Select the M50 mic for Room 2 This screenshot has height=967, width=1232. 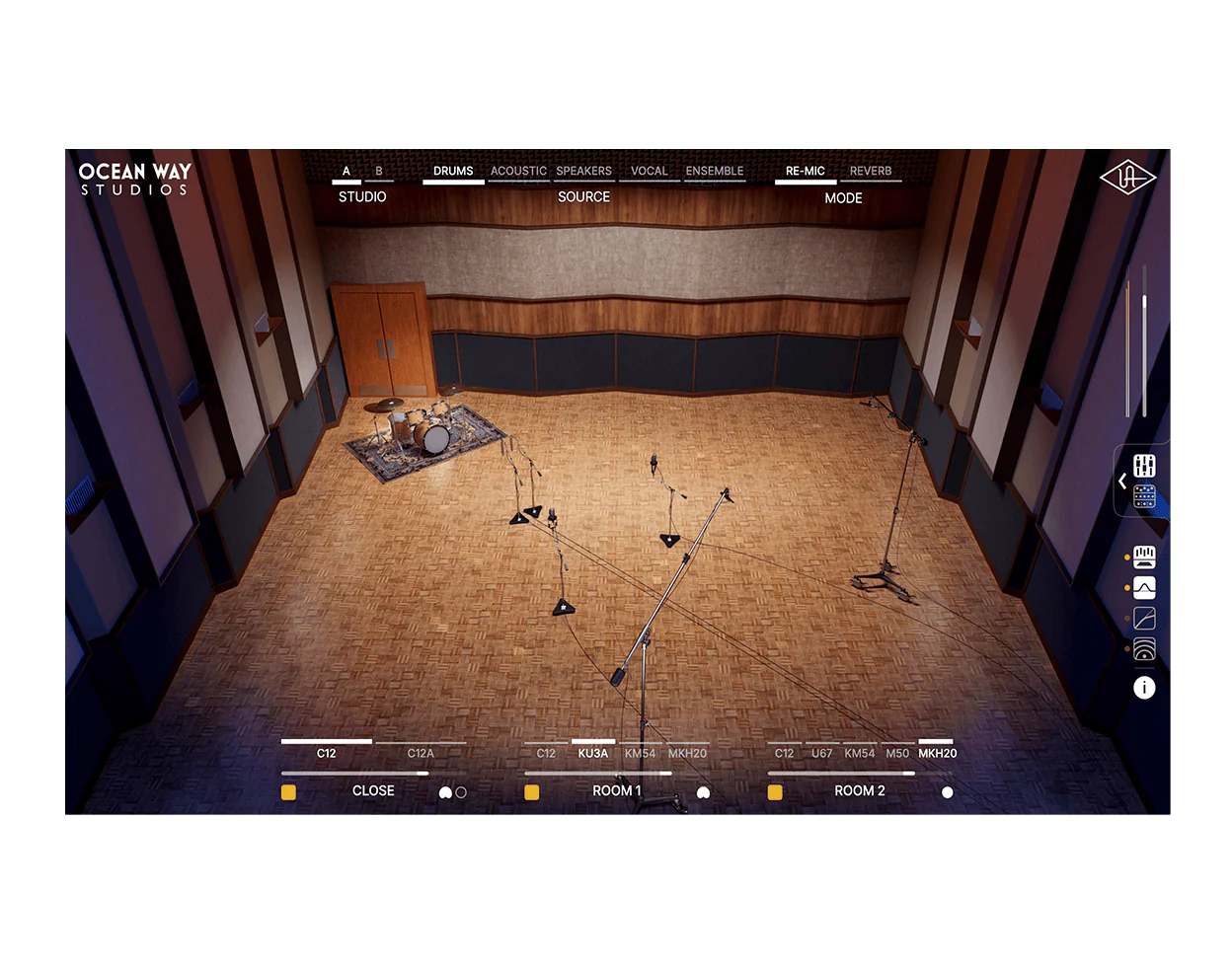(x=897, y=753)
